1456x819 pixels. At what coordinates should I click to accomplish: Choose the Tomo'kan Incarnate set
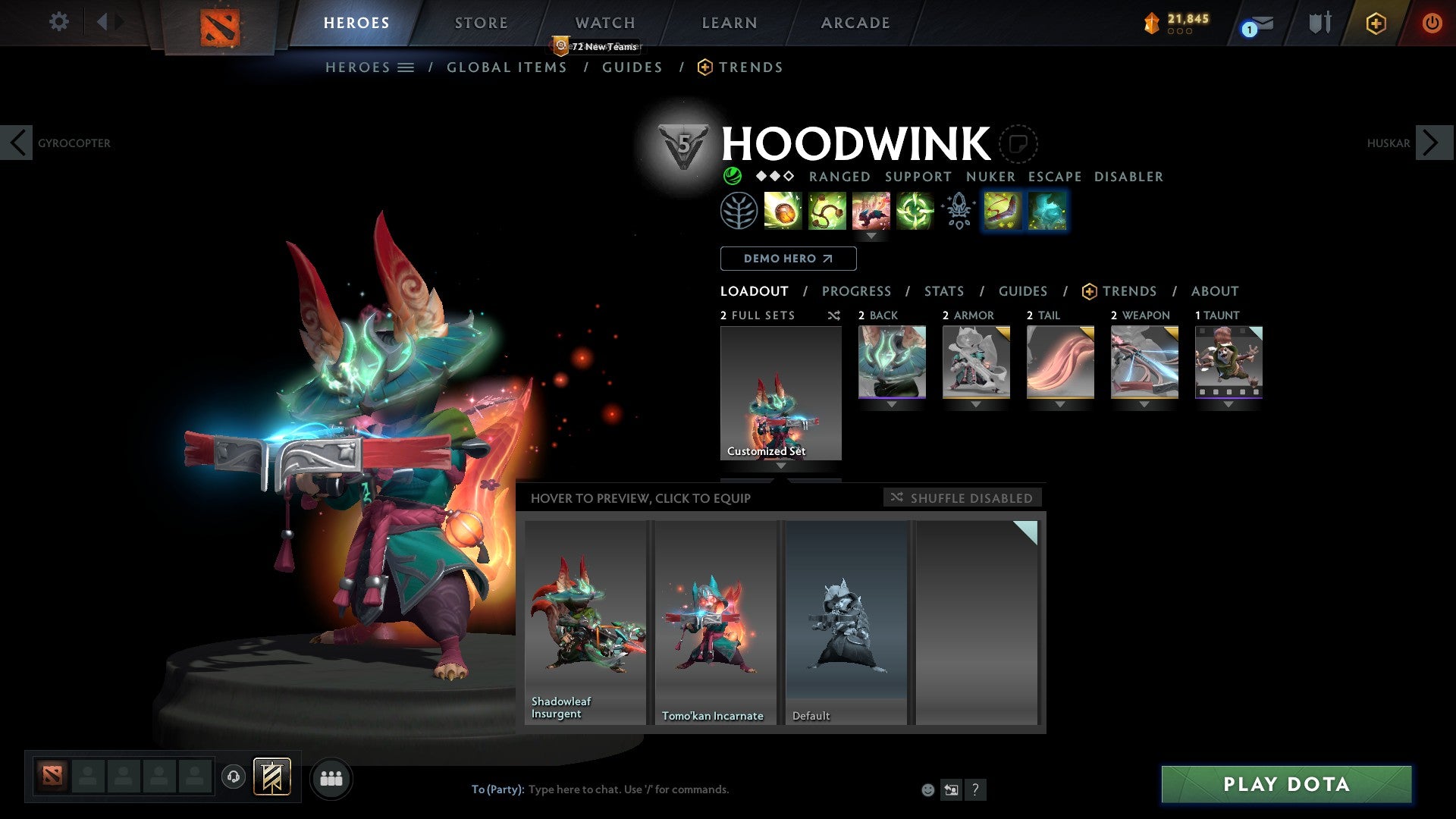[x=715, y=622]
